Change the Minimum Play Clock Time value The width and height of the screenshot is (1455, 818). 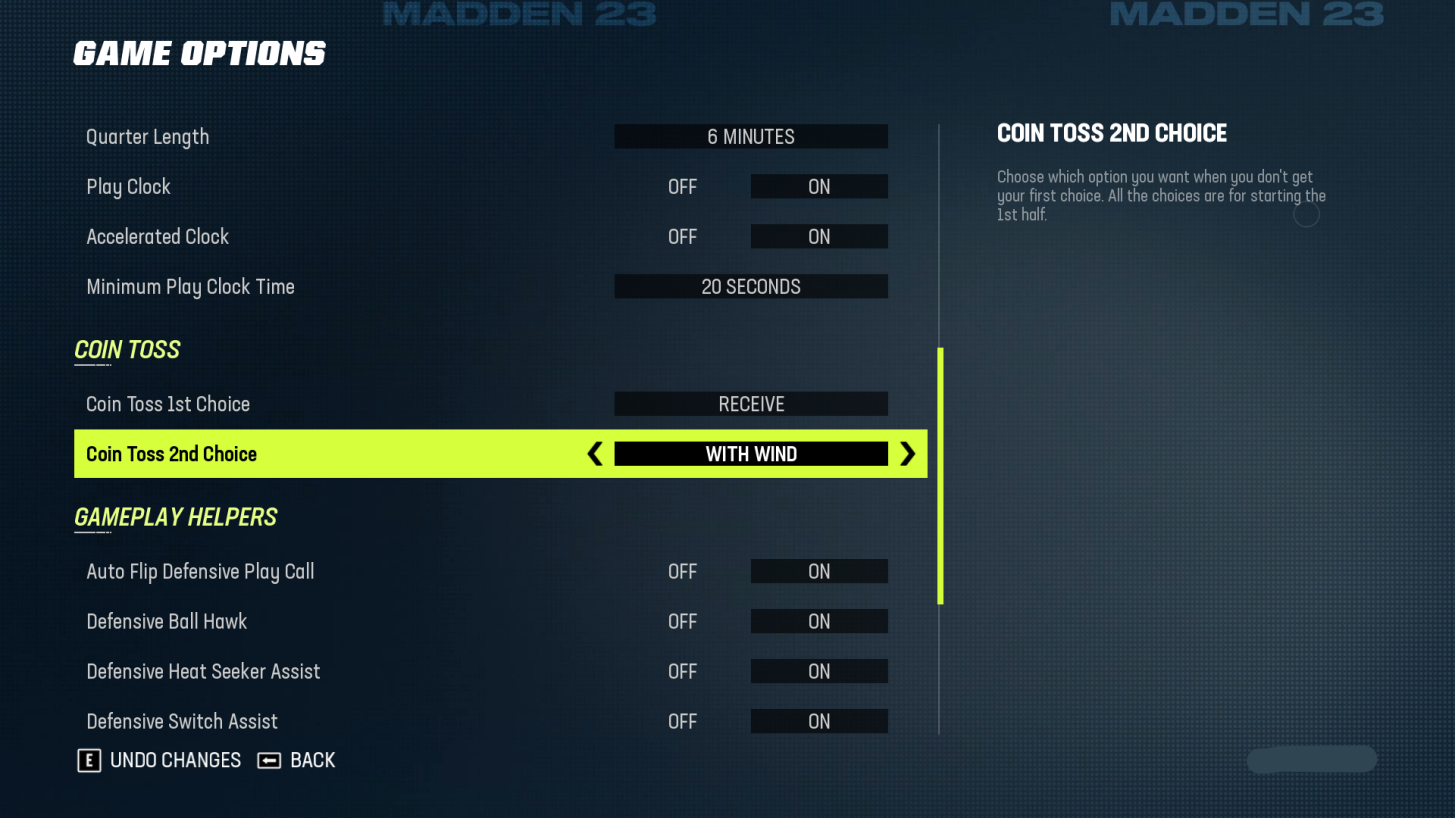point(751,286)
